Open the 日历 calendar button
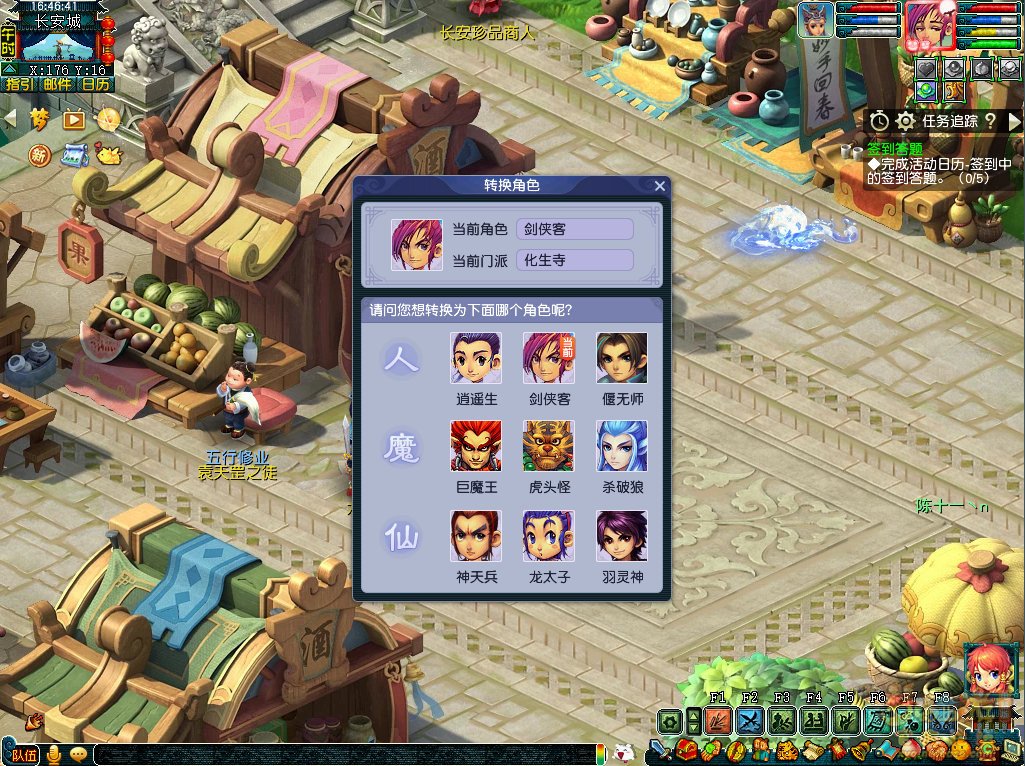 tap(95, 84)
